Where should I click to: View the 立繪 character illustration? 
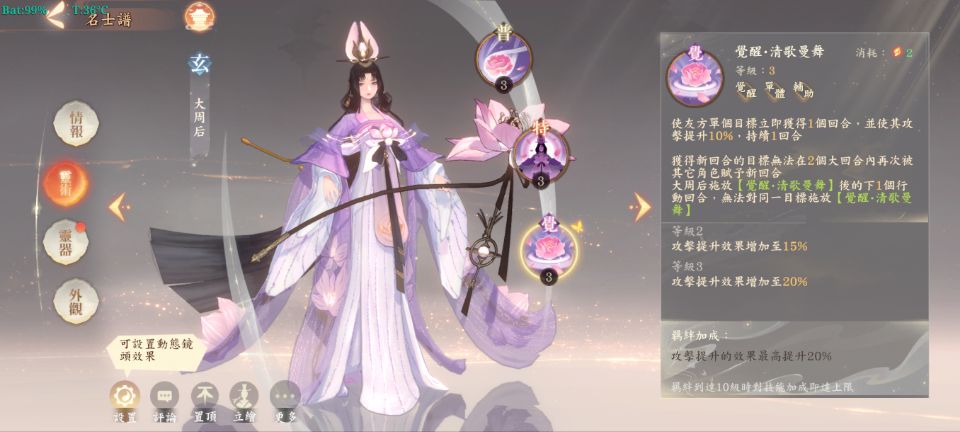245,396
